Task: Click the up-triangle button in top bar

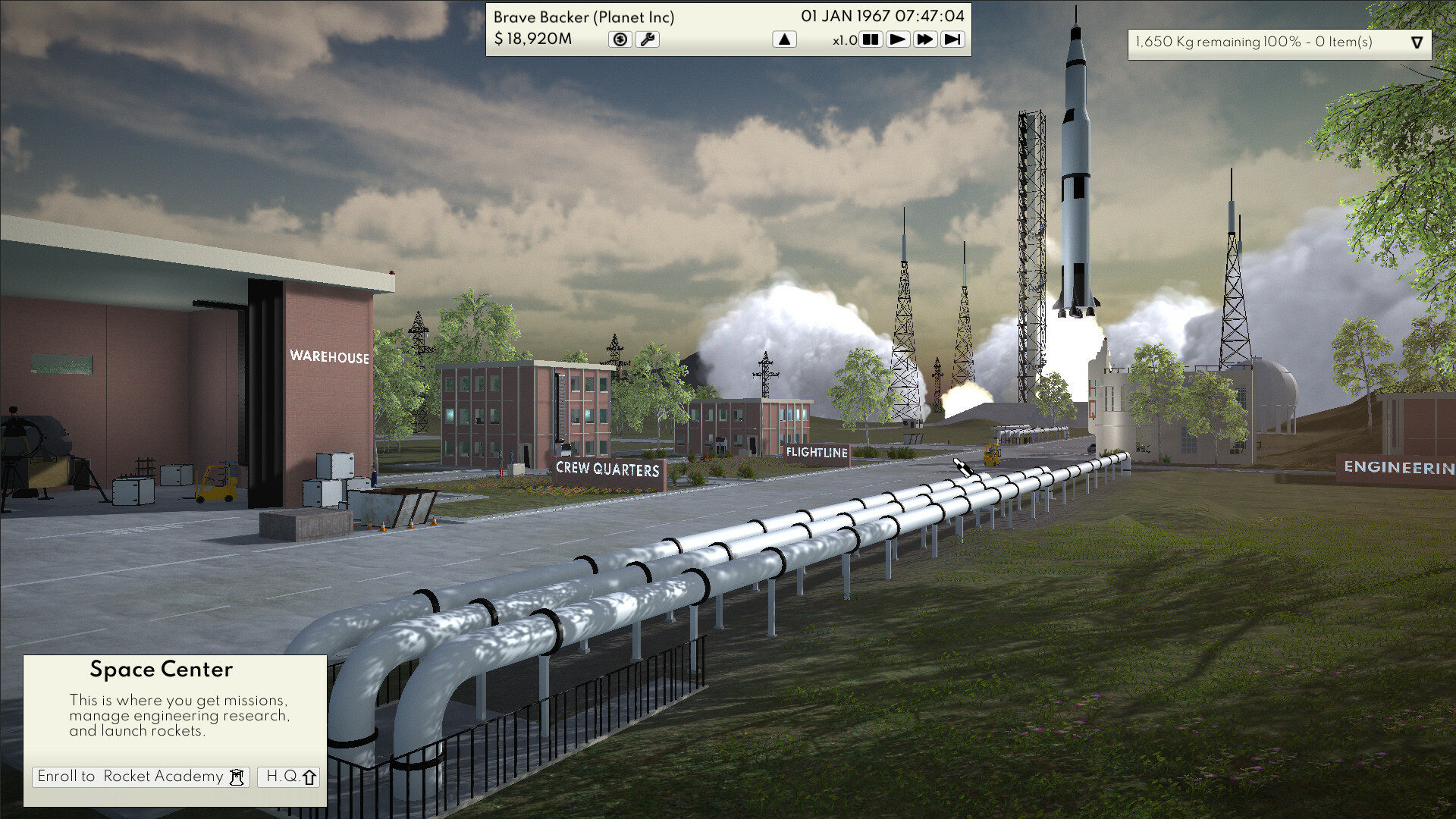Action: click(x=784, y=39)
